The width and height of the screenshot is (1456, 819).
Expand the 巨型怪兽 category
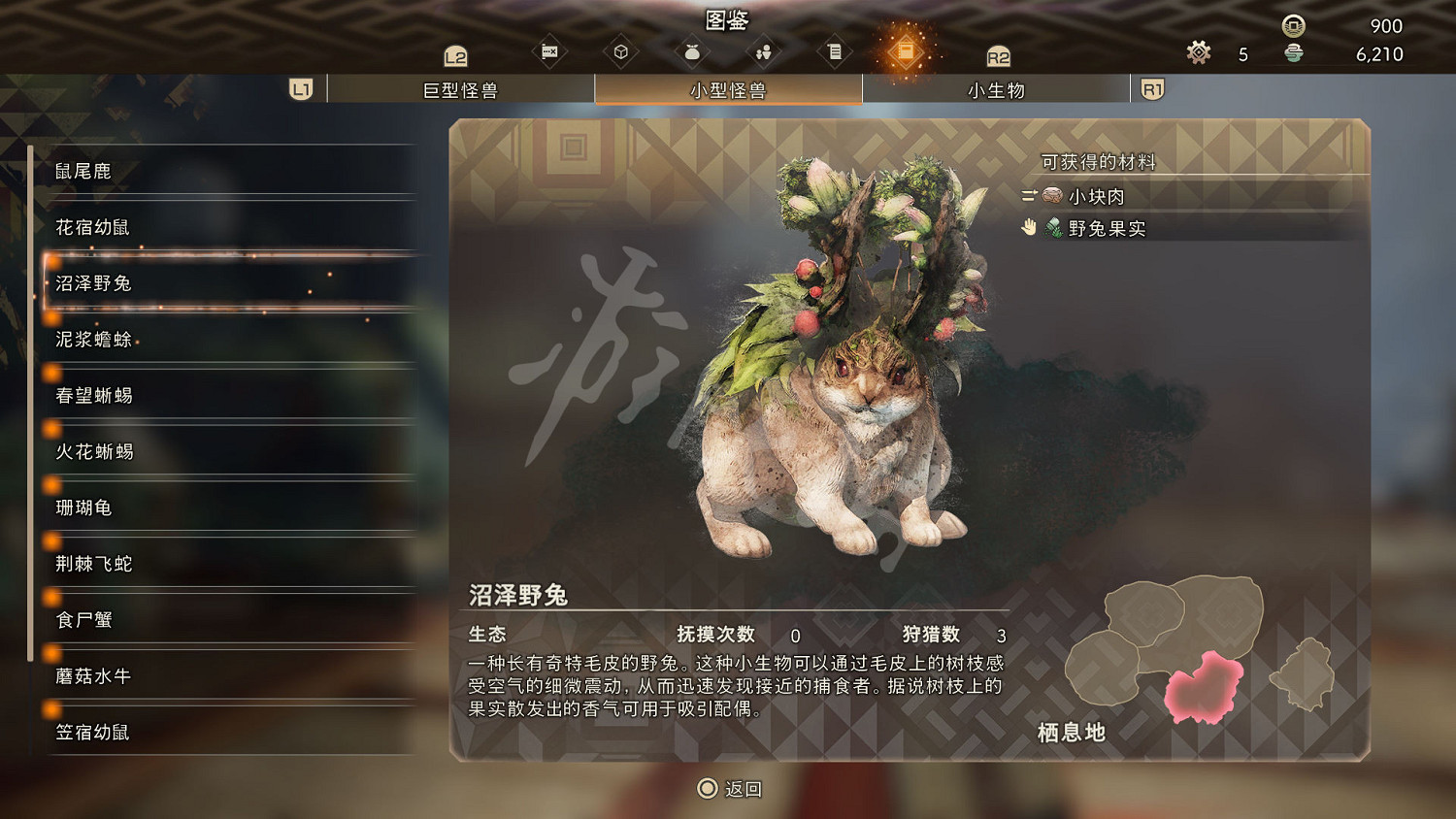(459, 89)
